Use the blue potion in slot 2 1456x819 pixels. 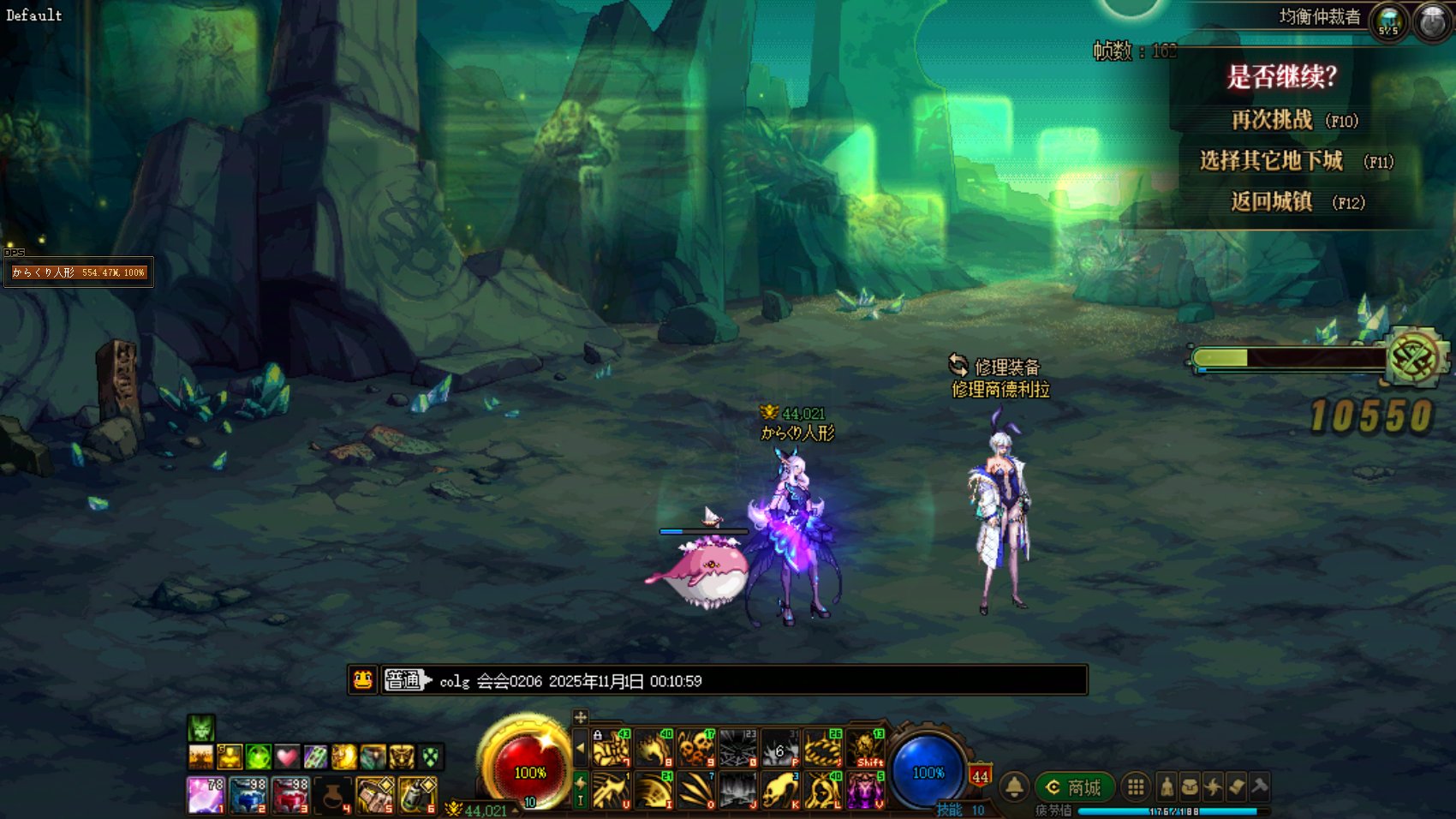coord(248,795)
